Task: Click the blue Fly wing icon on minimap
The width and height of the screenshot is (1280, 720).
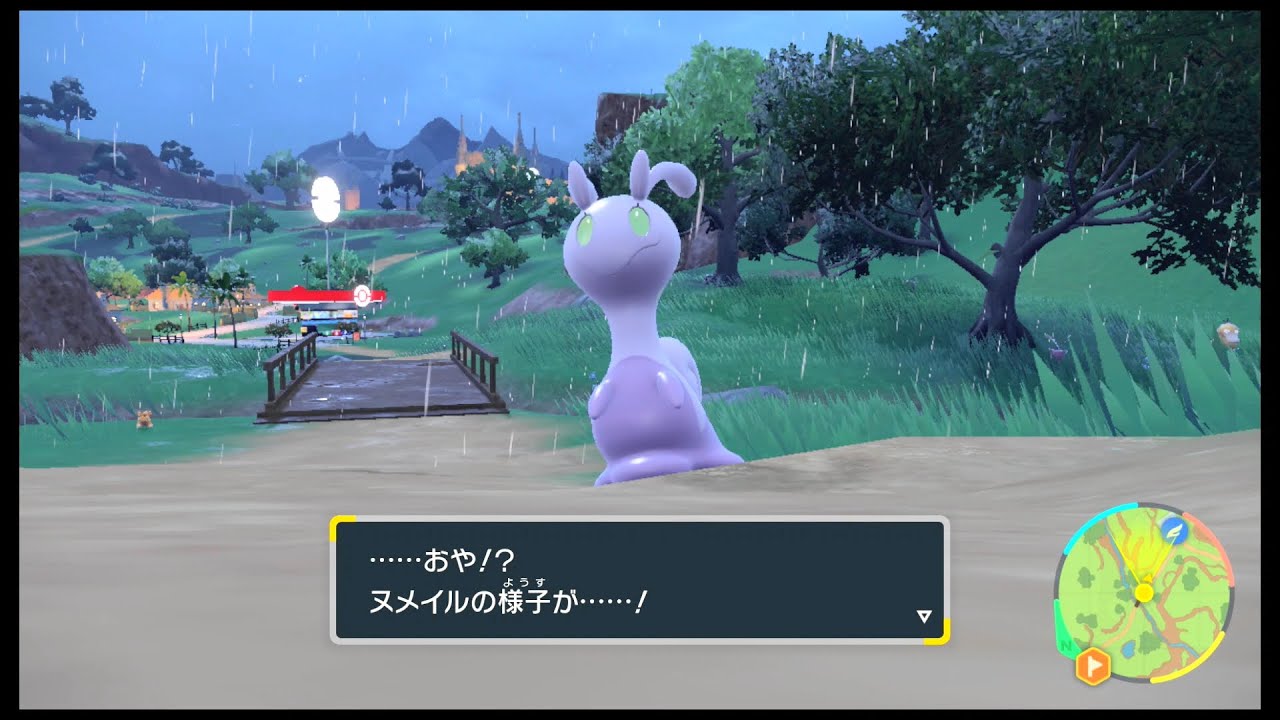Action: [x=1175, y=531]
